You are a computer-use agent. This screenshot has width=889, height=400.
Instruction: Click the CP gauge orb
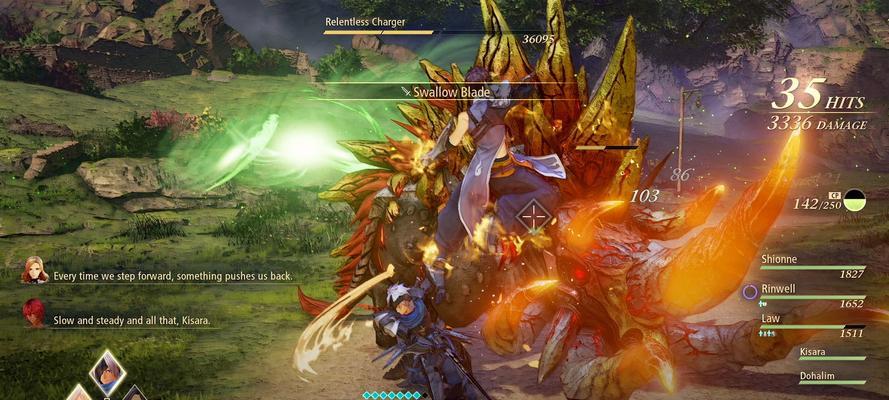[x=855, y=201]
